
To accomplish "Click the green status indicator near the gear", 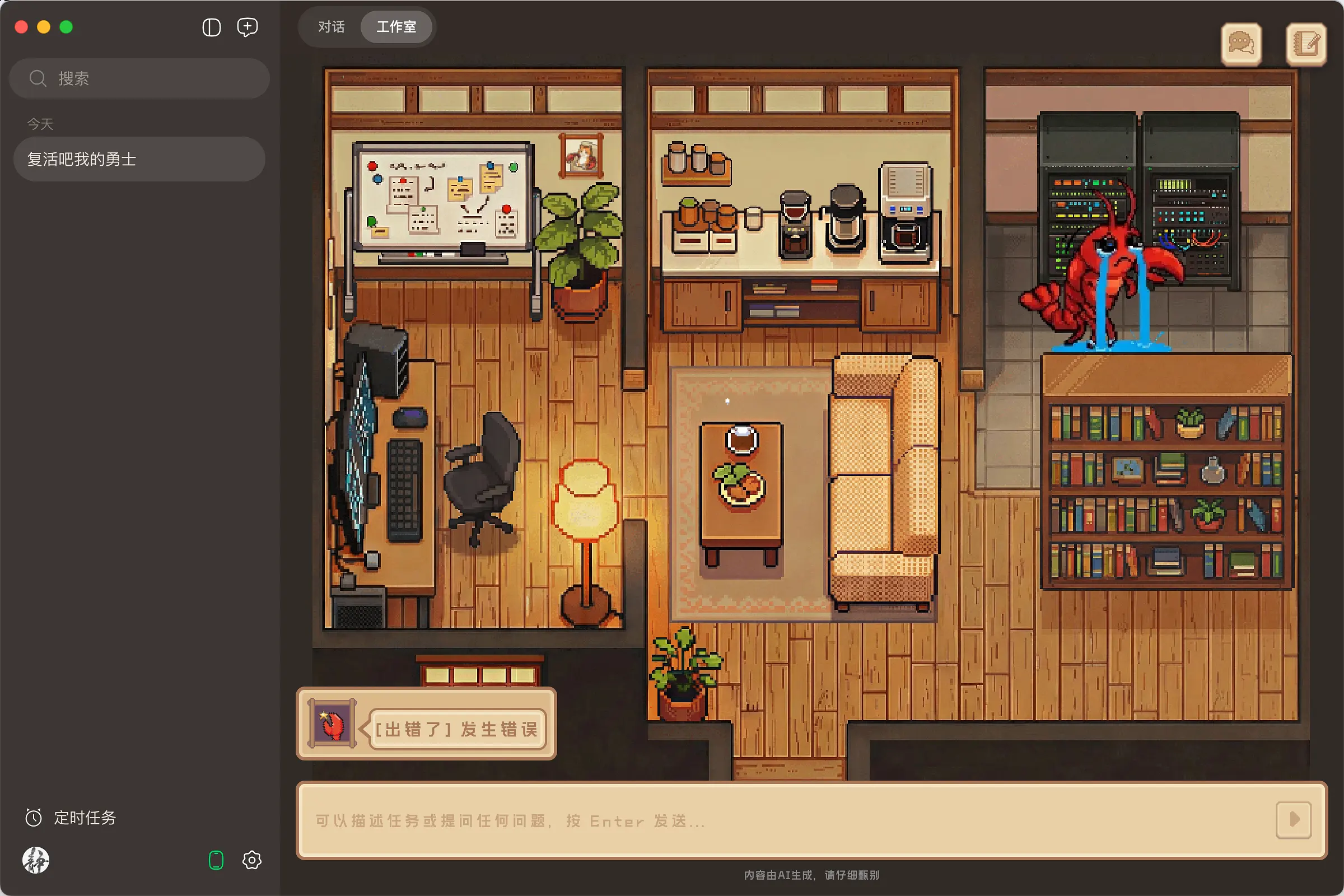I will tap(216, 860).
